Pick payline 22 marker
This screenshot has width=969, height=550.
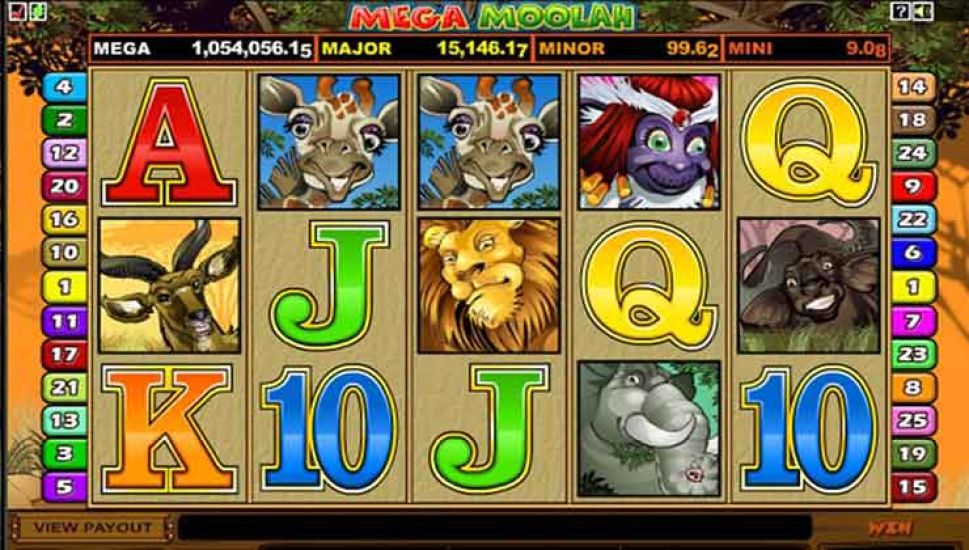[912, 220]
